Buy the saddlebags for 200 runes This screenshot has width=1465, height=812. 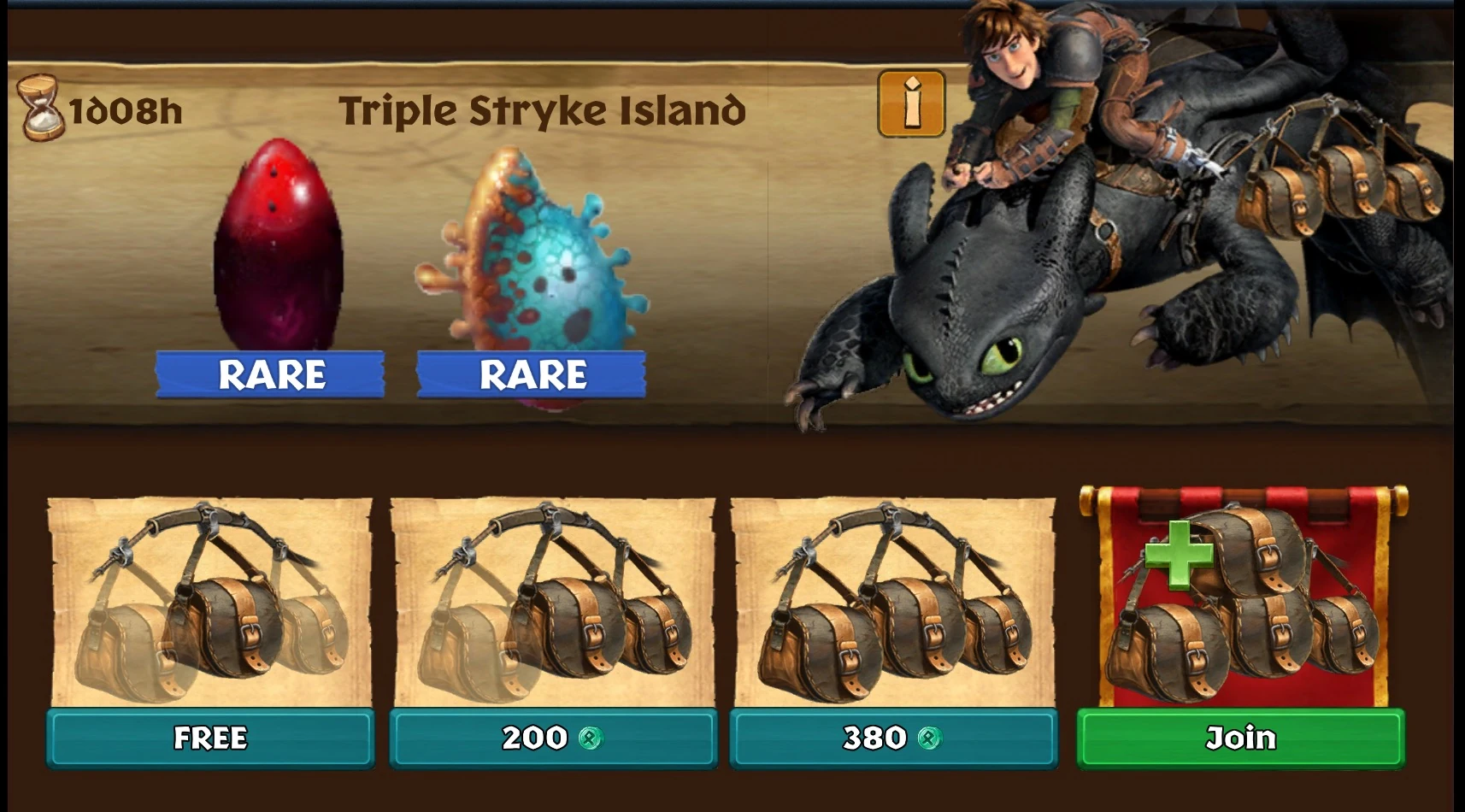click(x=552, y=738)
